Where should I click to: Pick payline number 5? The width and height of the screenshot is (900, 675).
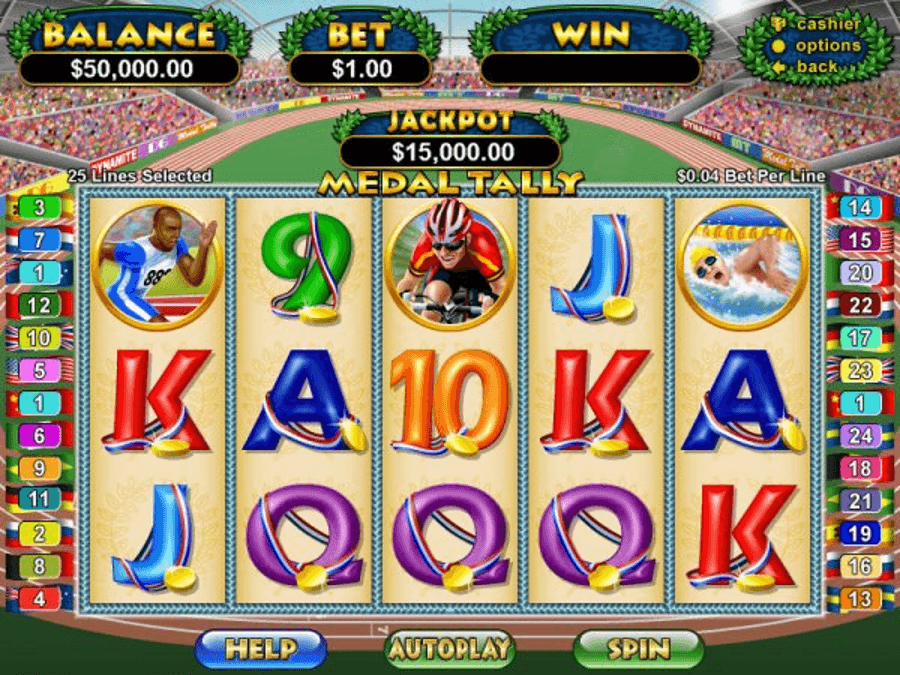pyautogui.click(x=39, y=370)
